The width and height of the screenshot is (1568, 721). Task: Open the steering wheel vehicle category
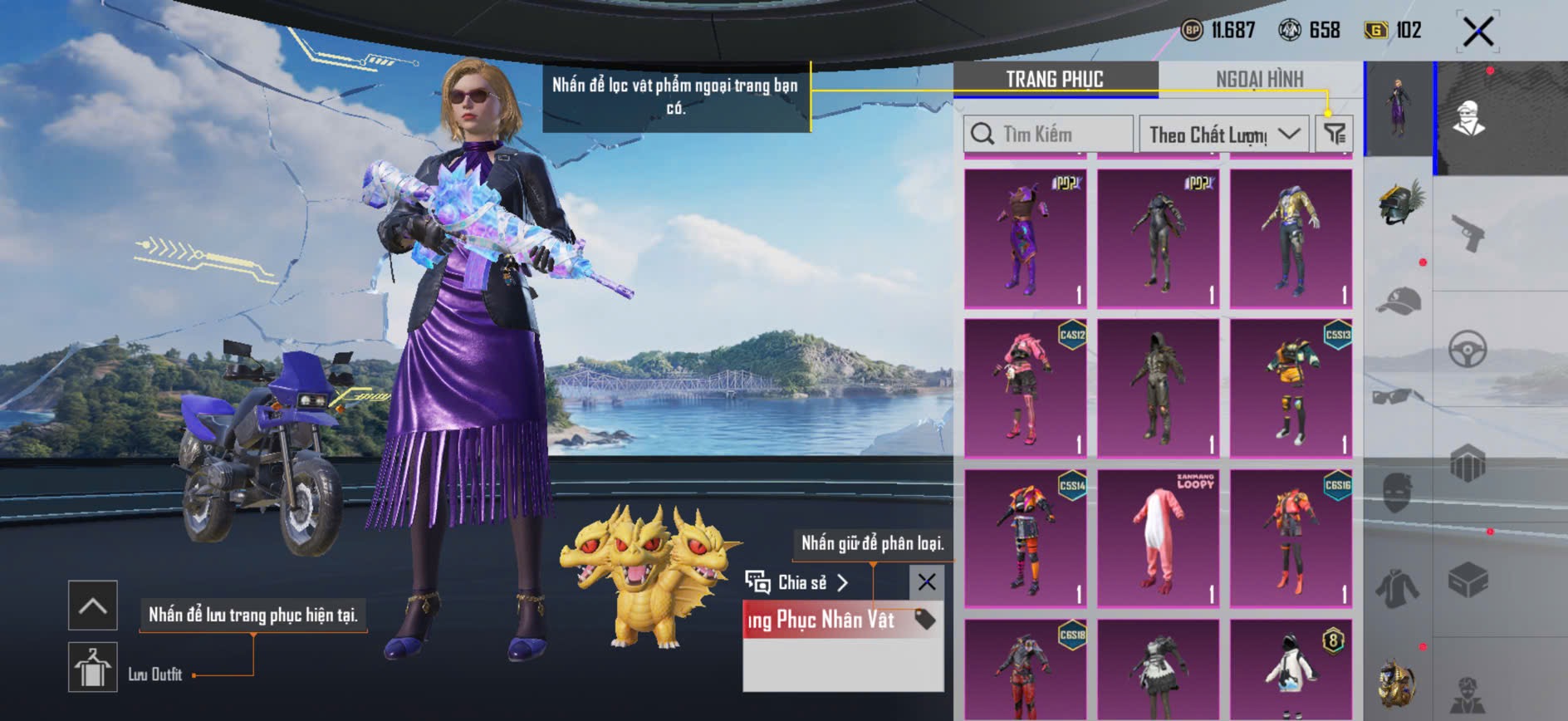click(x=1468, y=349)
